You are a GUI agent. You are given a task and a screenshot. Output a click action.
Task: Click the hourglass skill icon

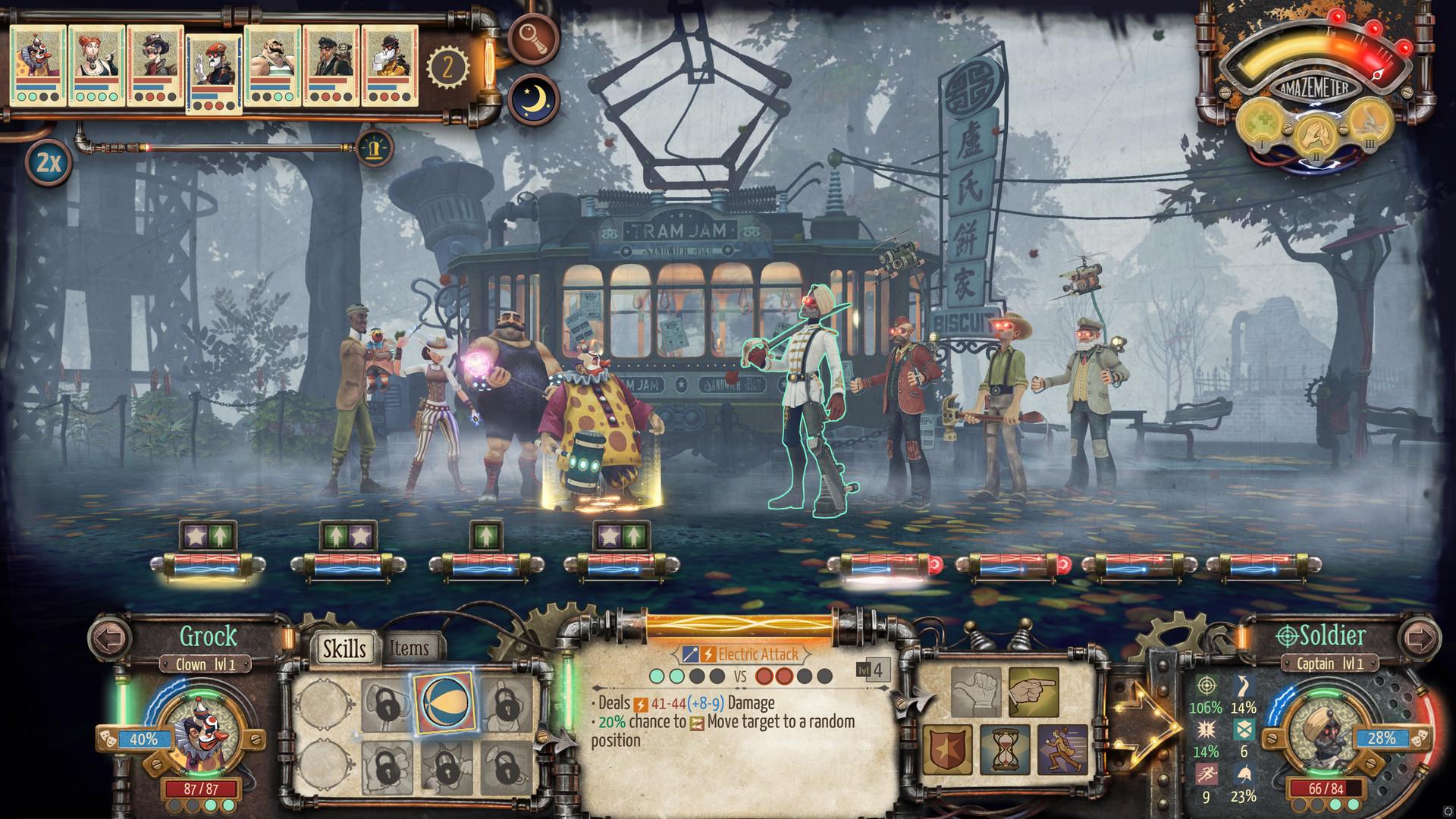[x=1006, y=749]
